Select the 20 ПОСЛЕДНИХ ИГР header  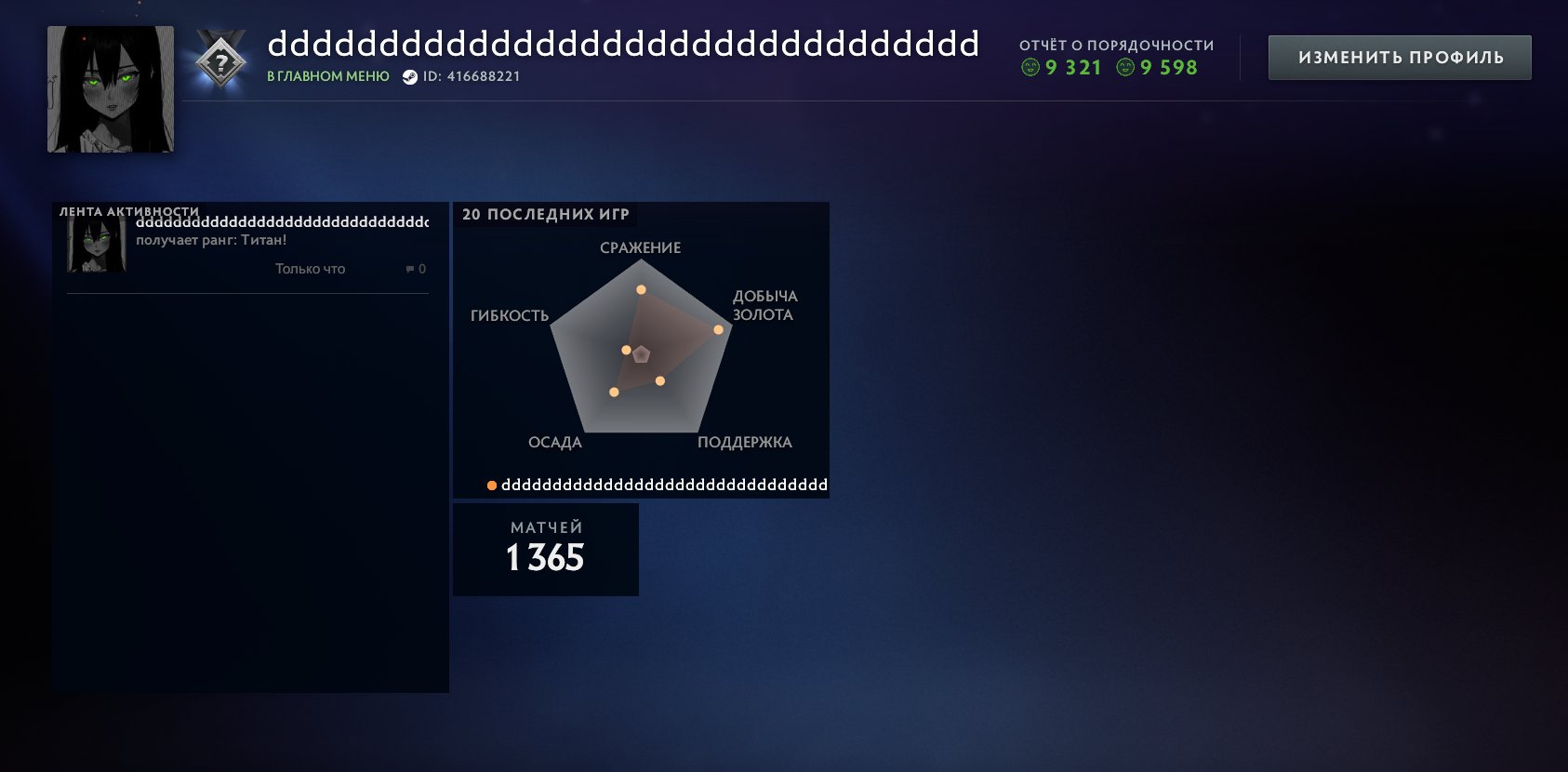(x=545, y=213)
